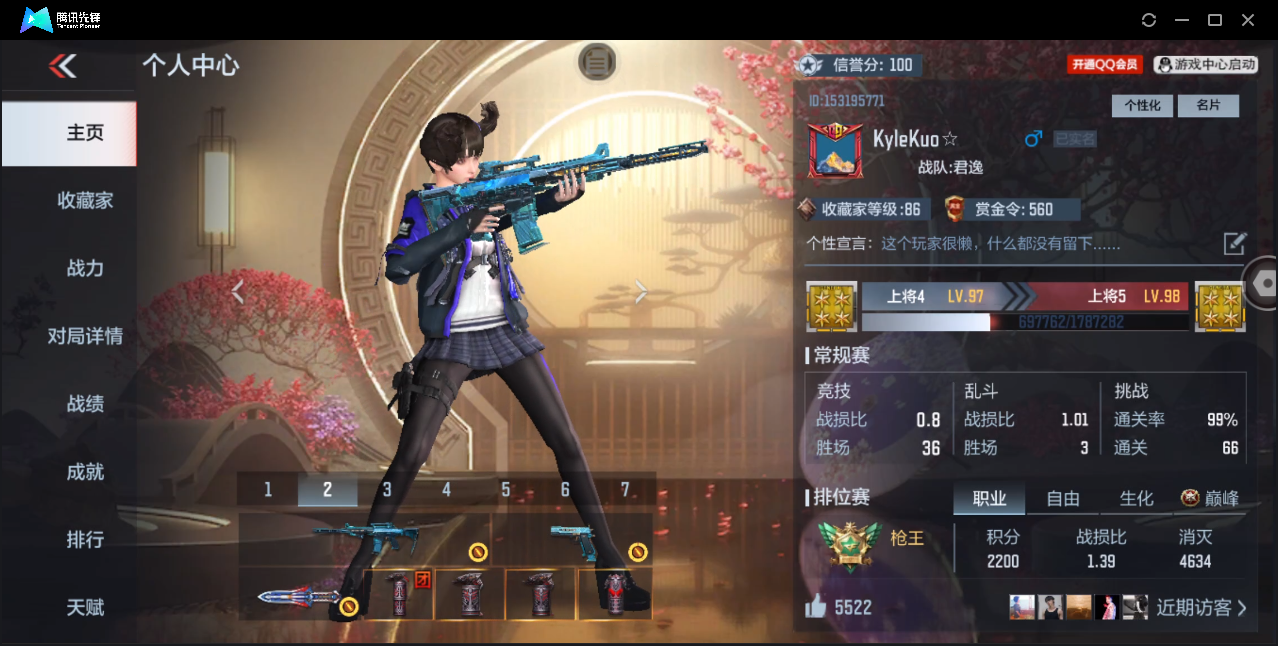Select 战力 in the side menu
The height and width of the screenshot is (646, 1278).
pyautogui.click(x=85, y=268)
